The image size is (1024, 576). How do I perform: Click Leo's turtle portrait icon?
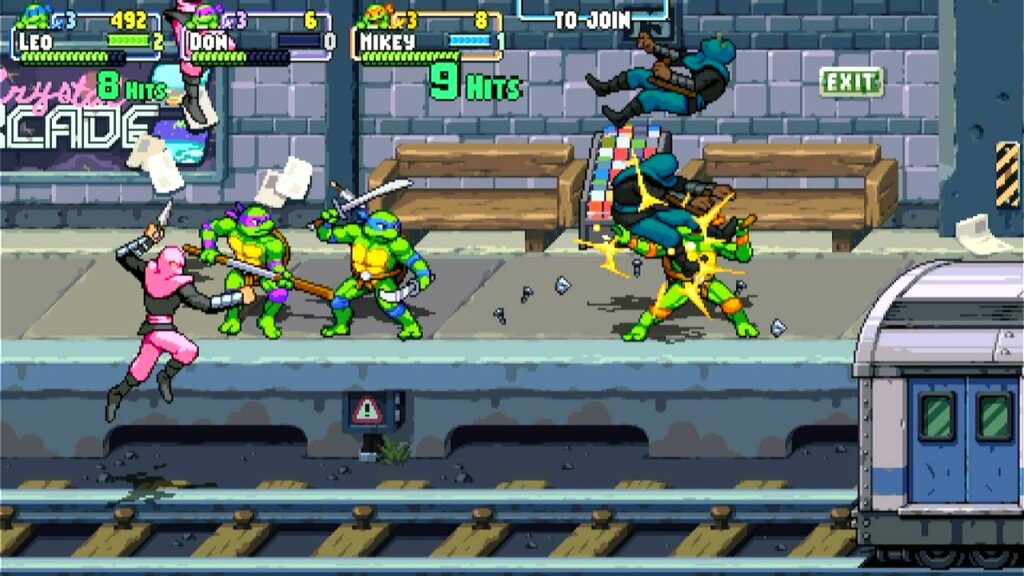pos(34,15)
